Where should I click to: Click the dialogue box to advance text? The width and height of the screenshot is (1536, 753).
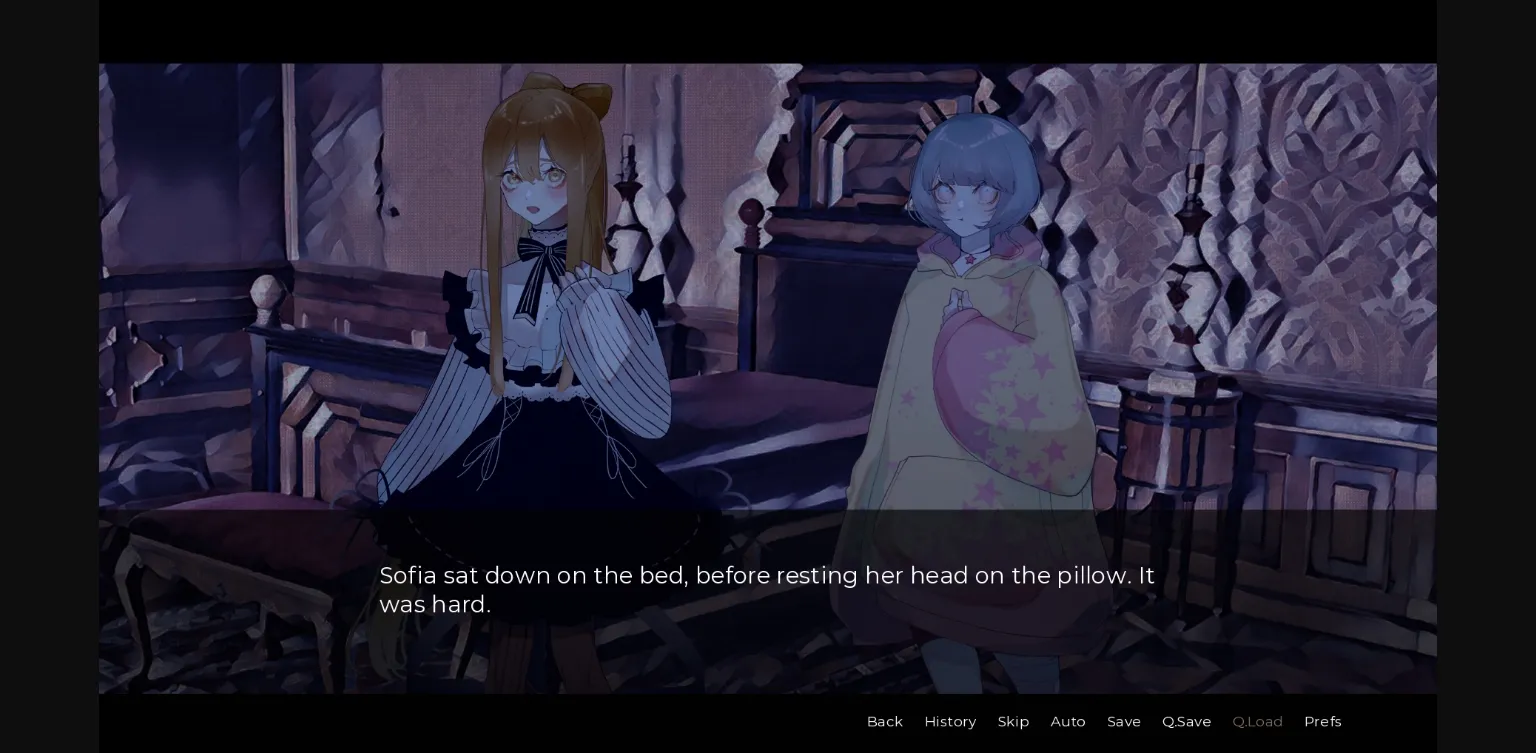(767, 590)
